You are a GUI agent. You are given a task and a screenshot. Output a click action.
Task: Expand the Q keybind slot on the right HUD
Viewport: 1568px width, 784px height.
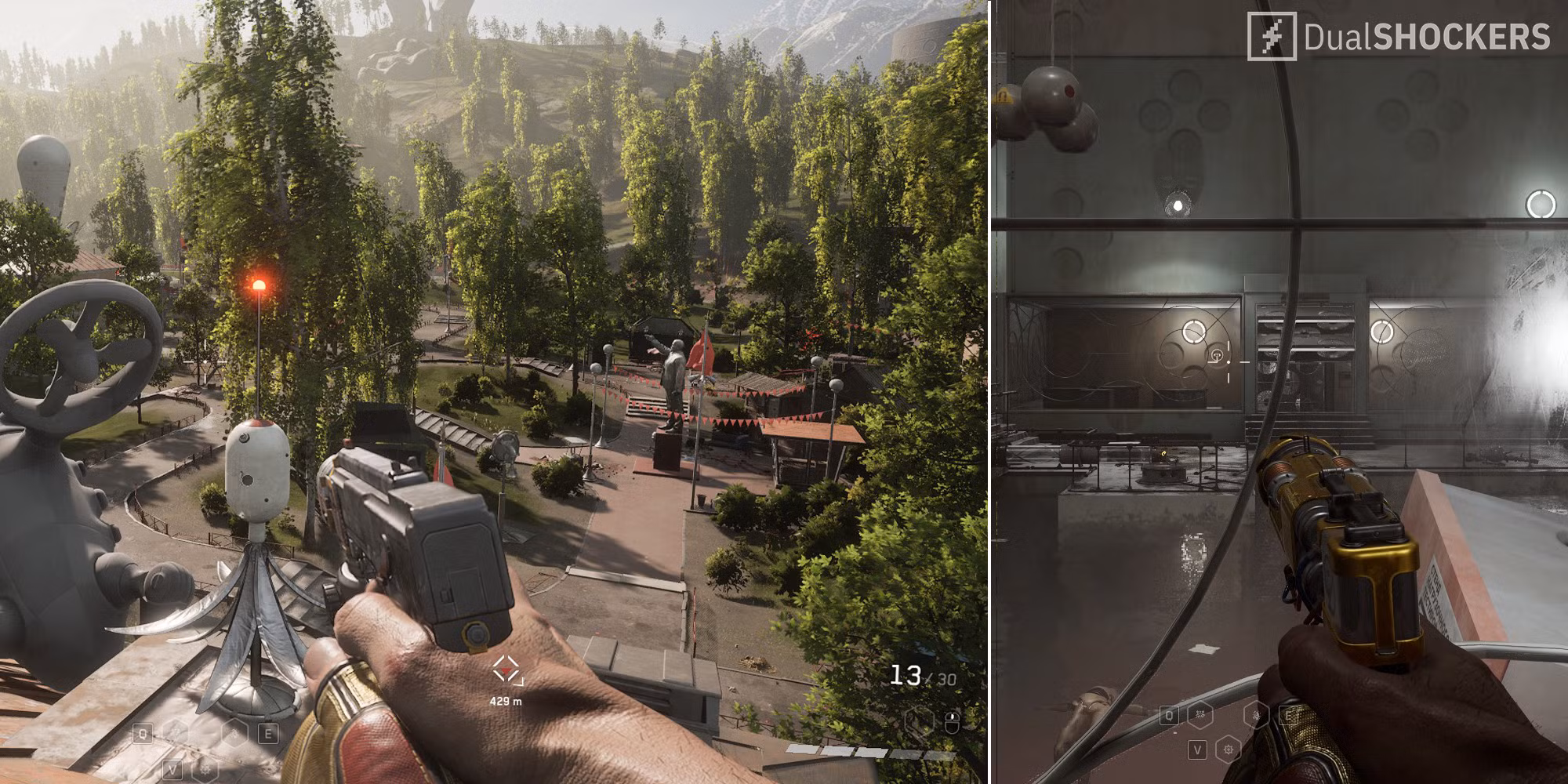1170,716
